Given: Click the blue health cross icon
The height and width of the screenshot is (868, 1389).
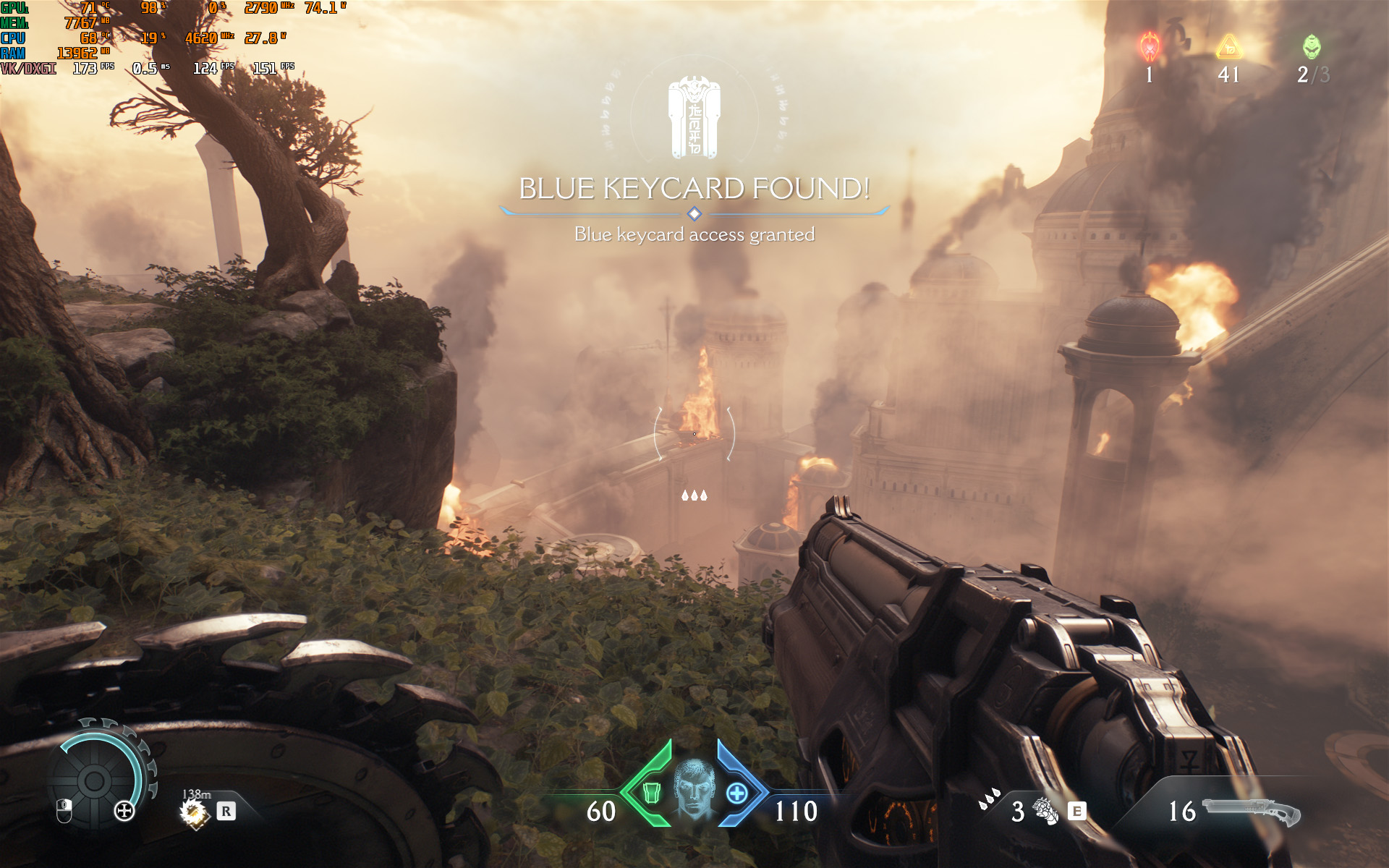Looking at the screenshot, I should (736, 793).
